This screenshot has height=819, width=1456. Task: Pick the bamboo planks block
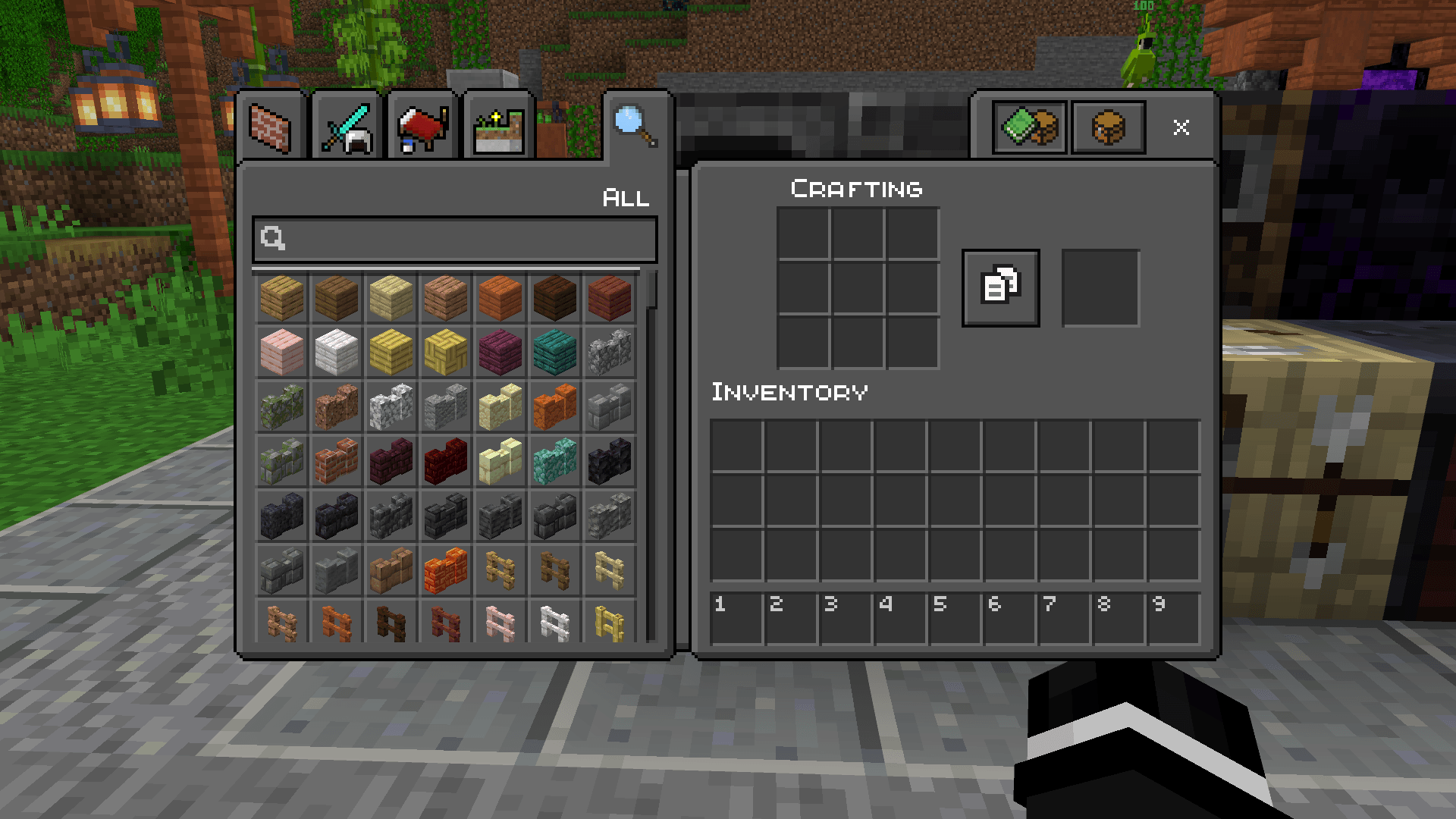(391, 352)
